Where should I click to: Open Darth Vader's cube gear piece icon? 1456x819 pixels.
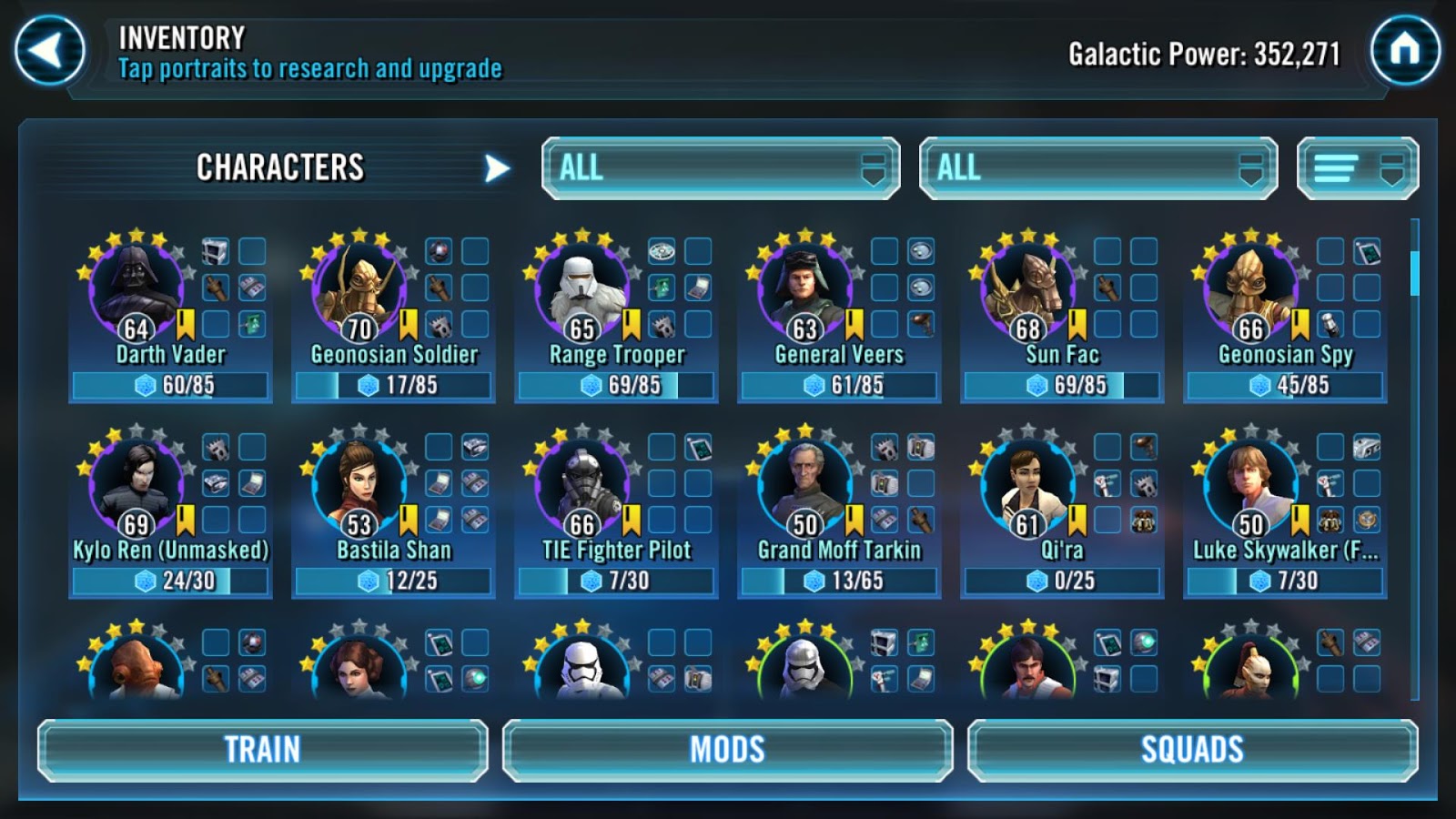click(215, 252)
